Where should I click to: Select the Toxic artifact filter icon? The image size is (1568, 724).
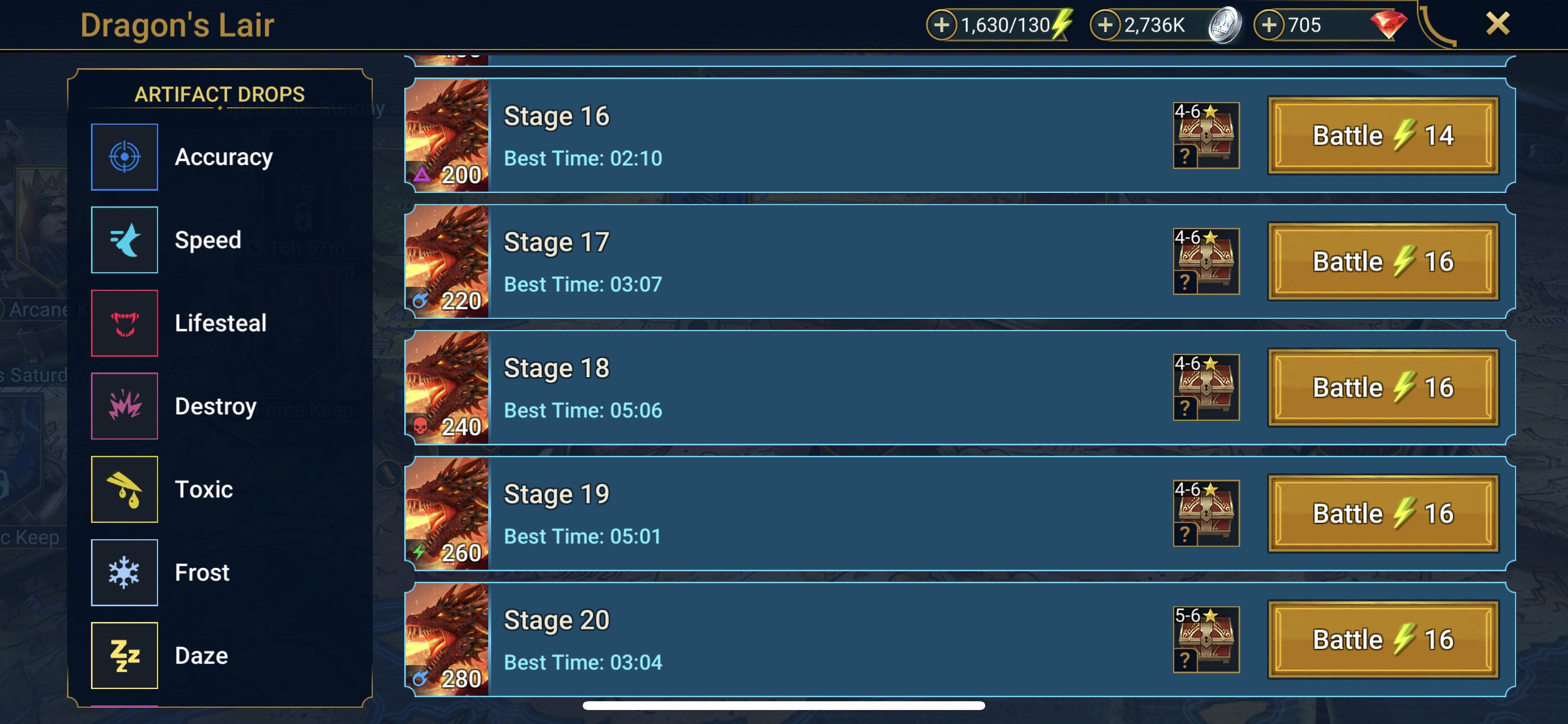(124, 489)
